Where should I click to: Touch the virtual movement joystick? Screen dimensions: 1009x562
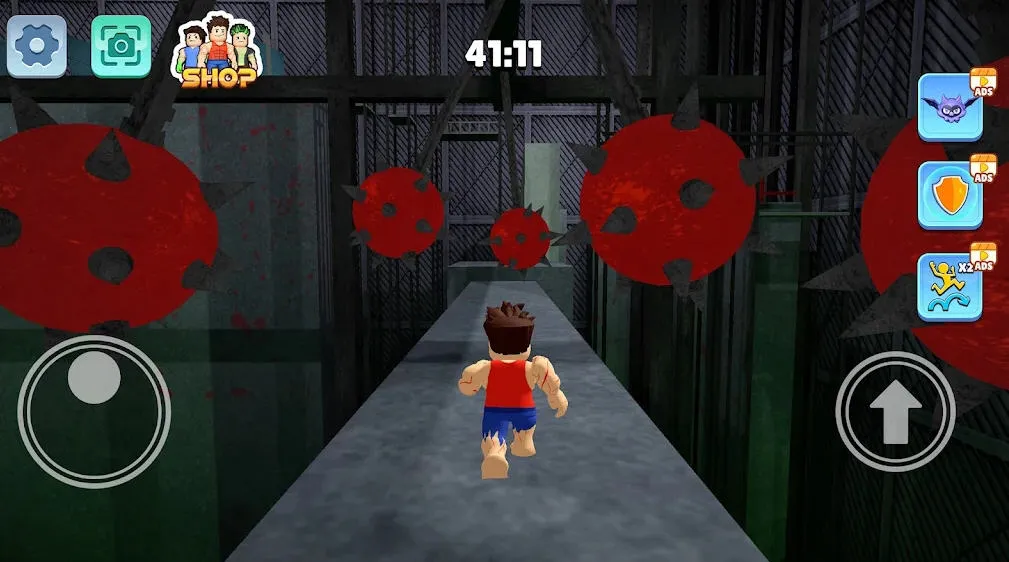[94, 409]
